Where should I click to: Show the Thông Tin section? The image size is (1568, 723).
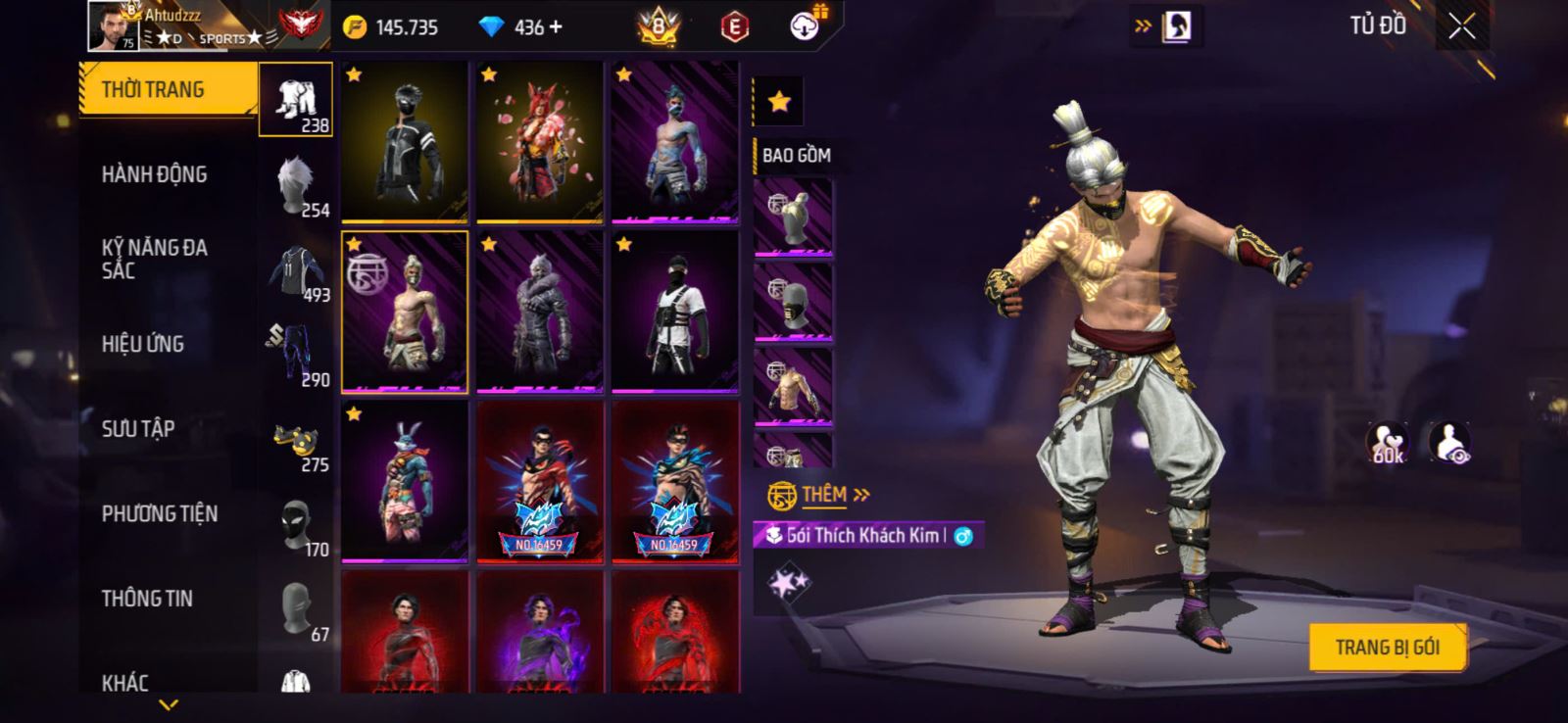tap(147, 598)
